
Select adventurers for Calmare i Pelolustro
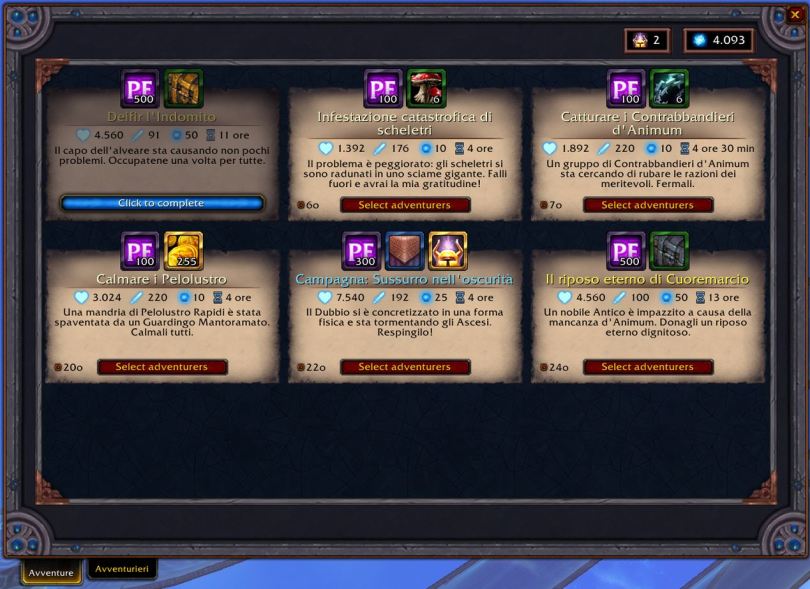(162, 367)
